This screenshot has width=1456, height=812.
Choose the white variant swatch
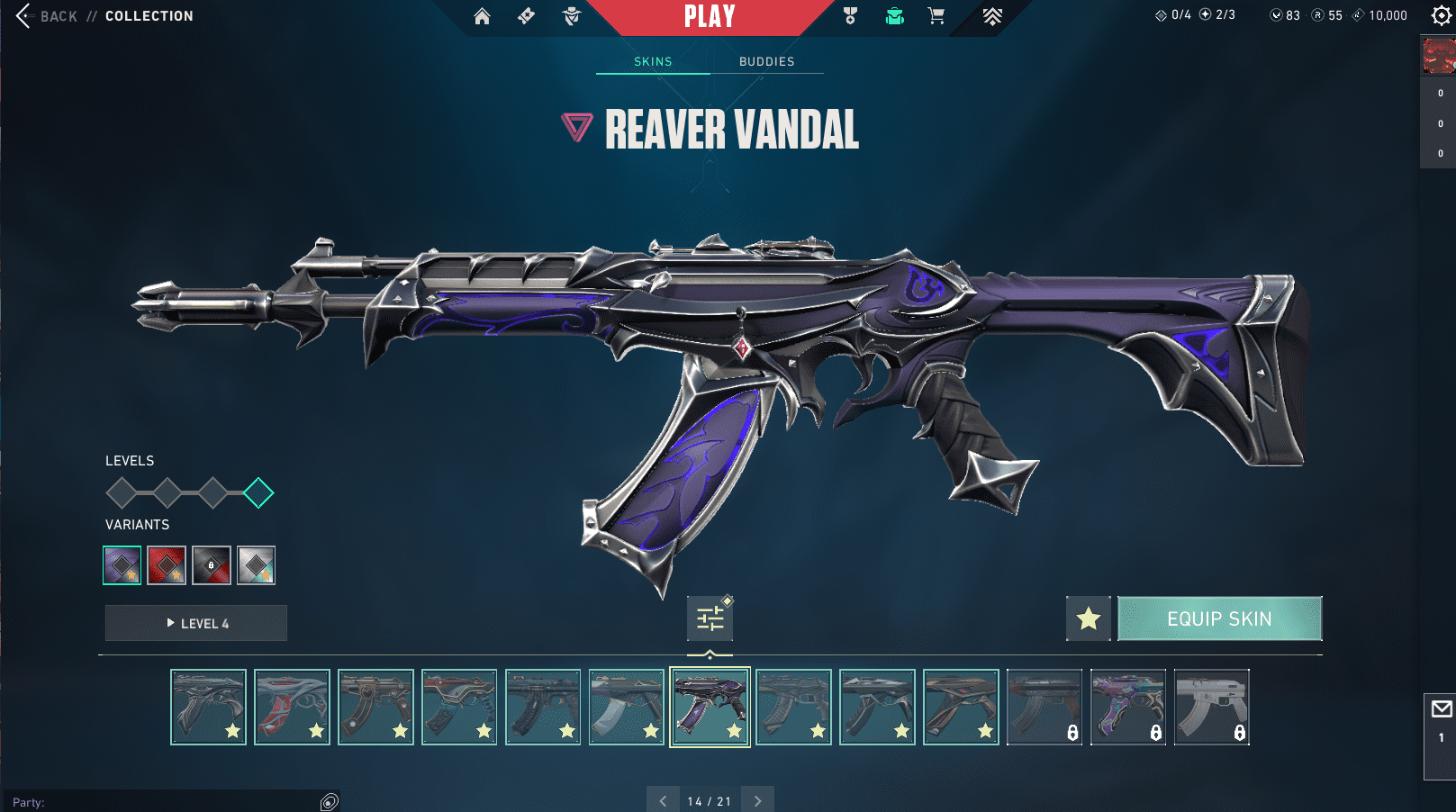pos(256,565)
